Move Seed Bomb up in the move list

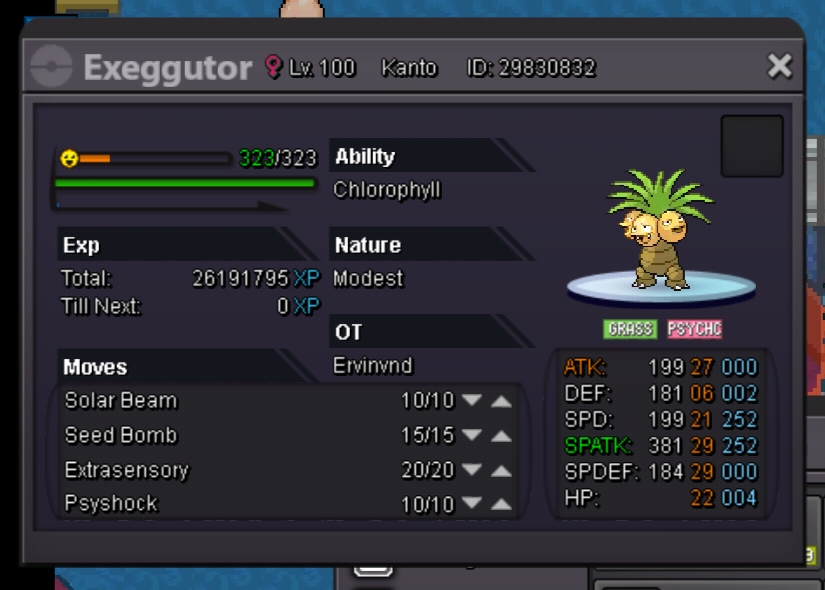[x=502, y=436]
